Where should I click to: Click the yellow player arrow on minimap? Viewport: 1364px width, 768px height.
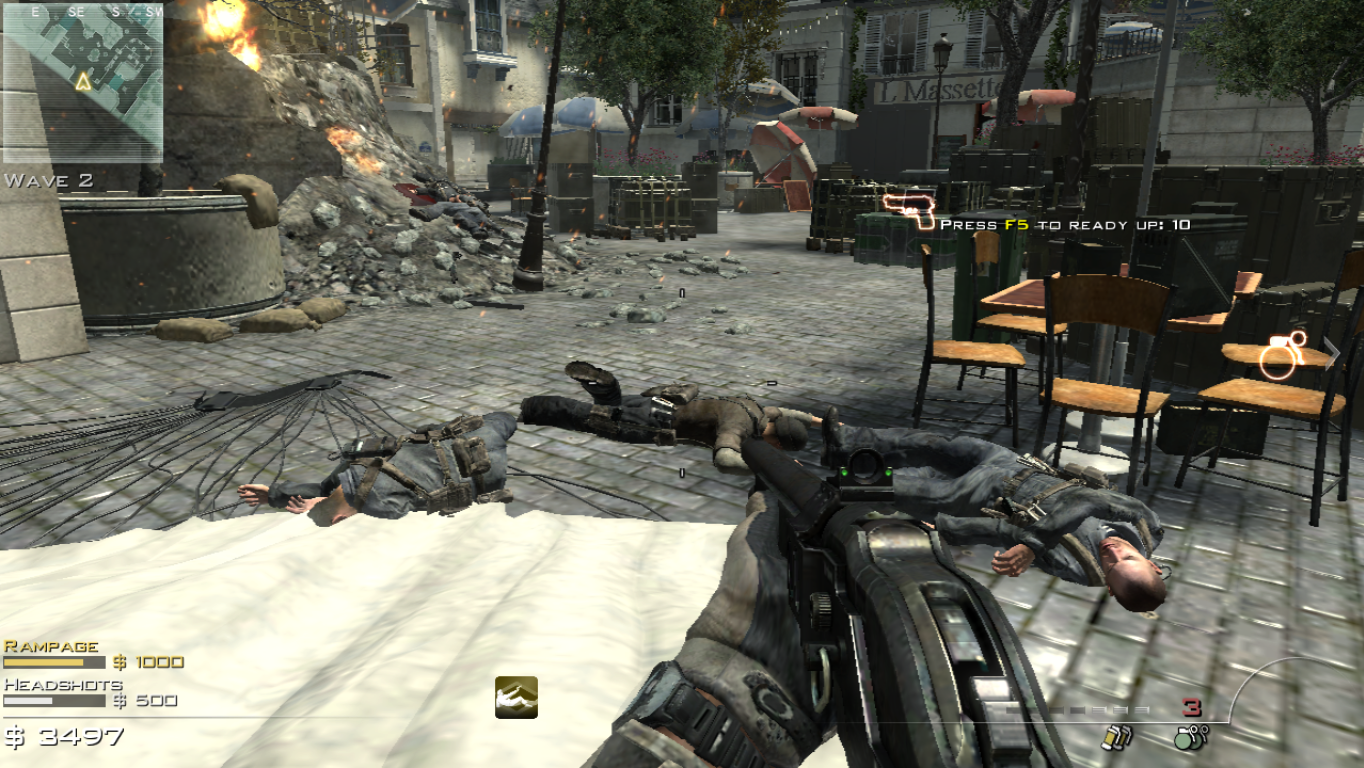(84, 81)
